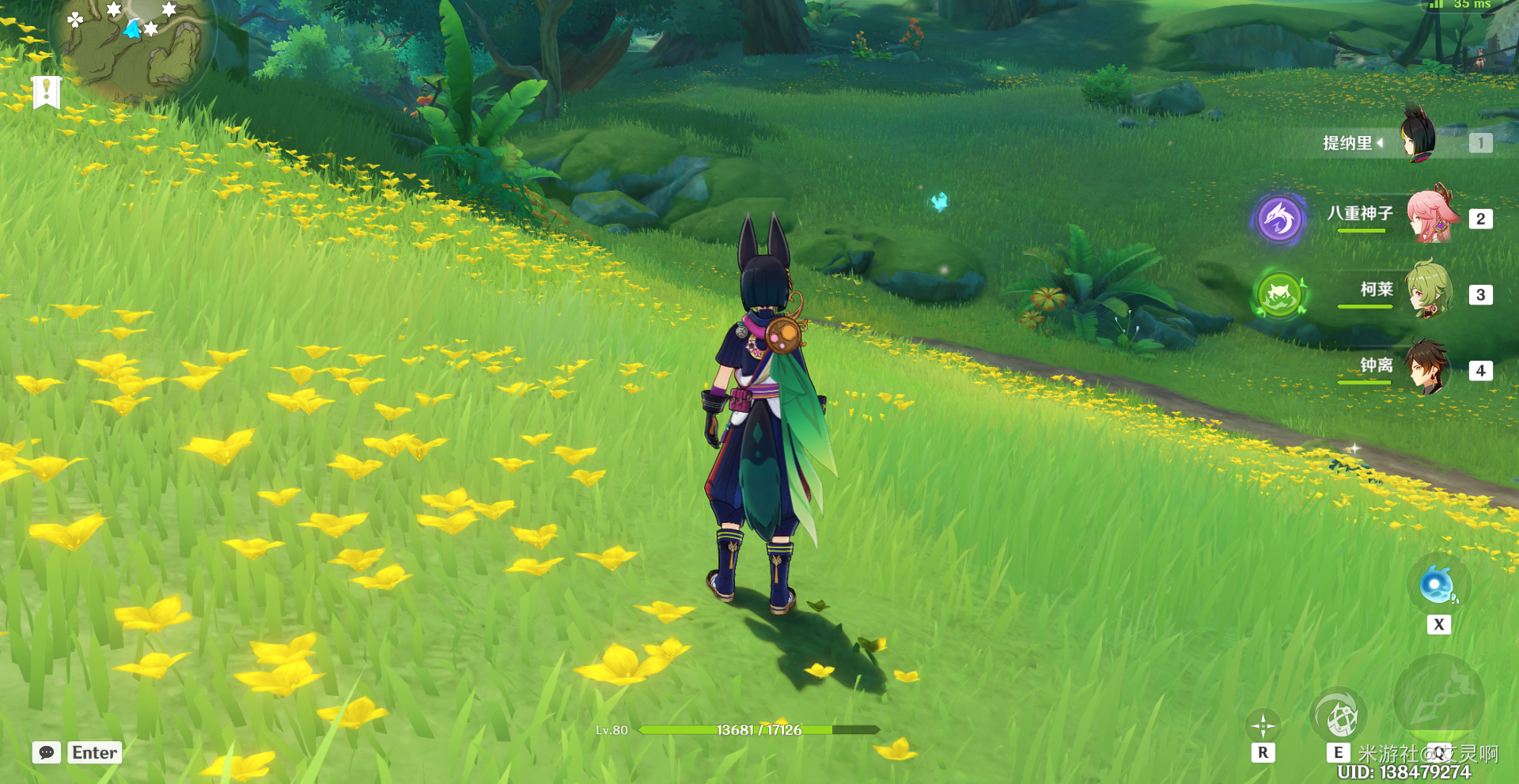
Task: Activate the aiming mode crosshair icon
Action: coord(1263,725)
